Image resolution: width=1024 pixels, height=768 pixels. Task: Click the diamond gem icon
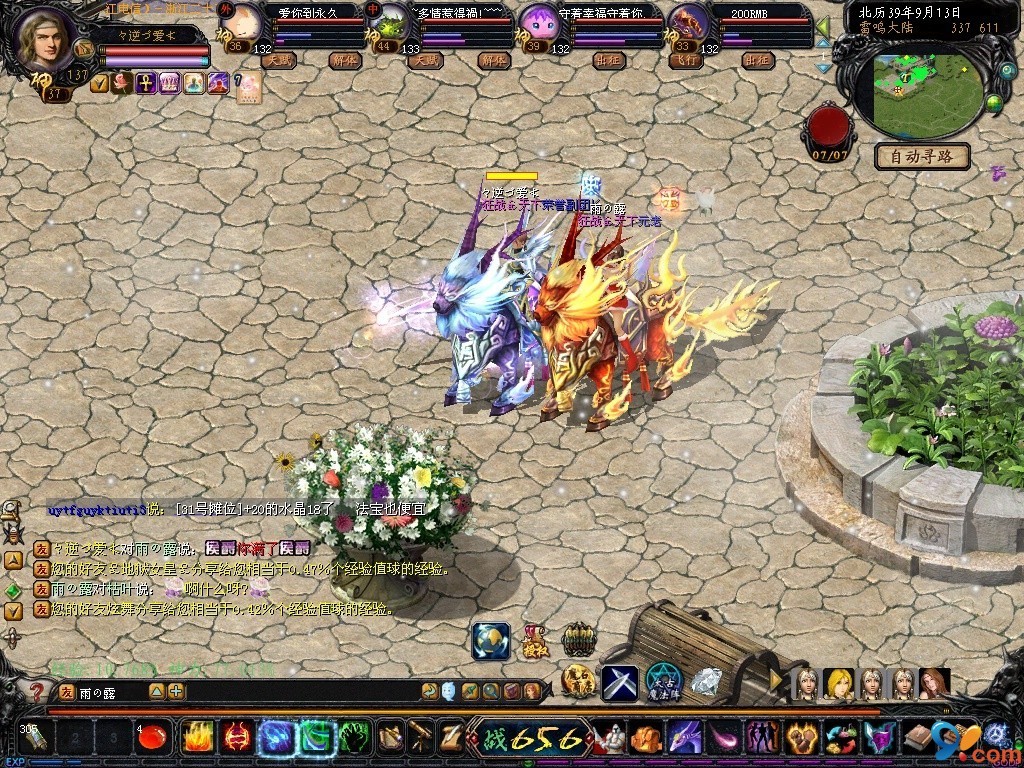click(706, 682)
